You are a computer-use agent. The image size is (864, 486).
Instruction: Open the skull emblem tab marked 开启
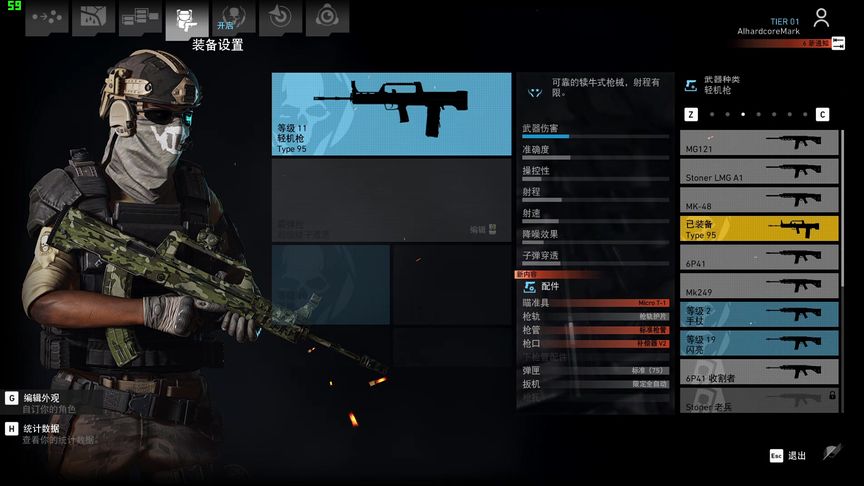pos(232,17)
